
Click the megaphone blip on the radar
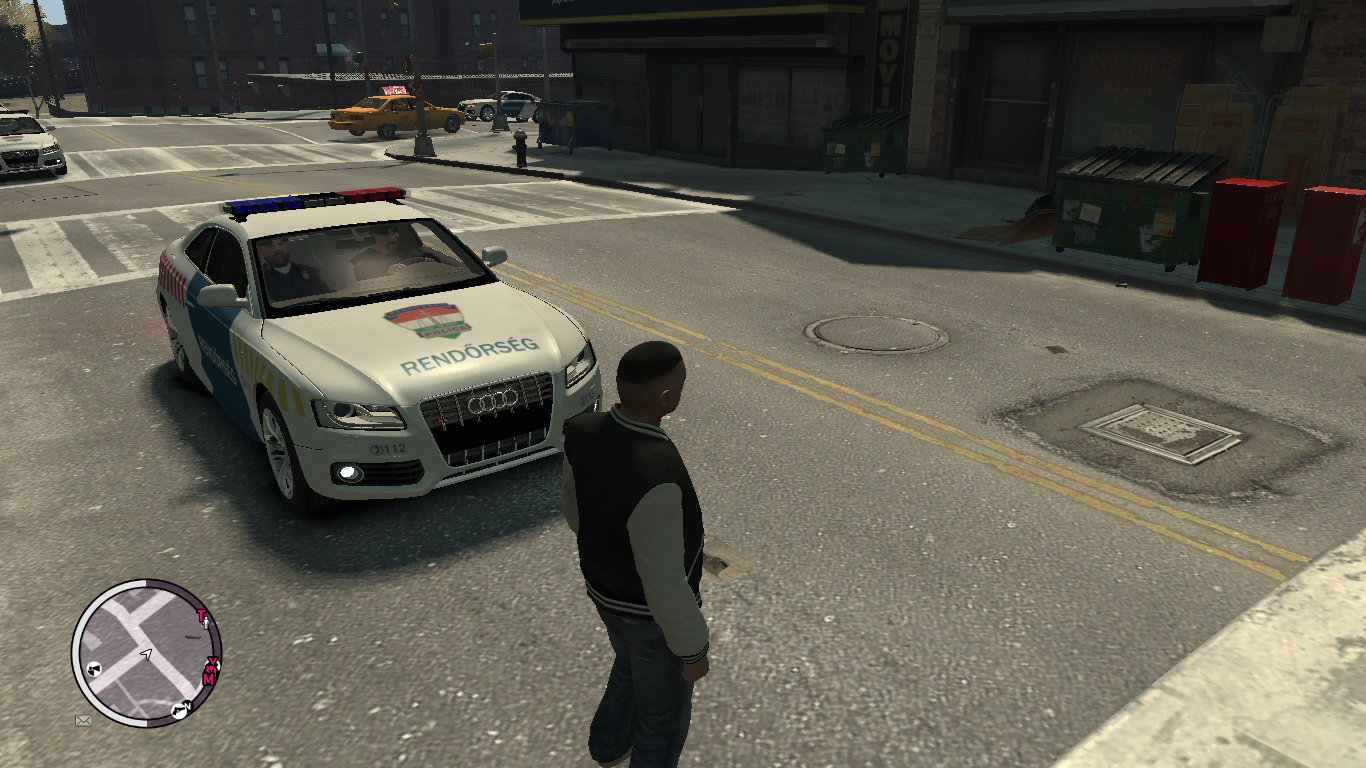pos(92,669)
